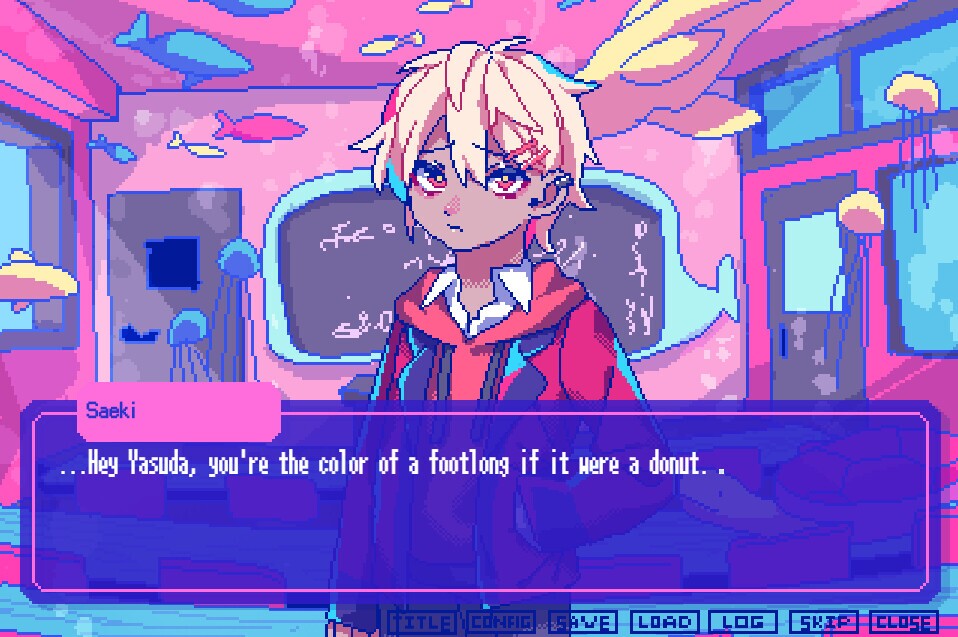This screenshot has width=958, height=637.
Task: Click the SAVE button
Action: 582,622
